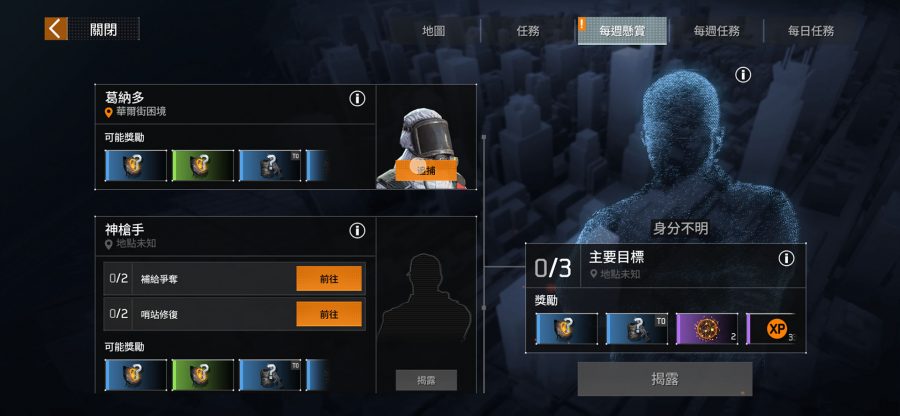Switch to the 地圖 tab
The width and height of the screenshot is (900, 416).
433,31
